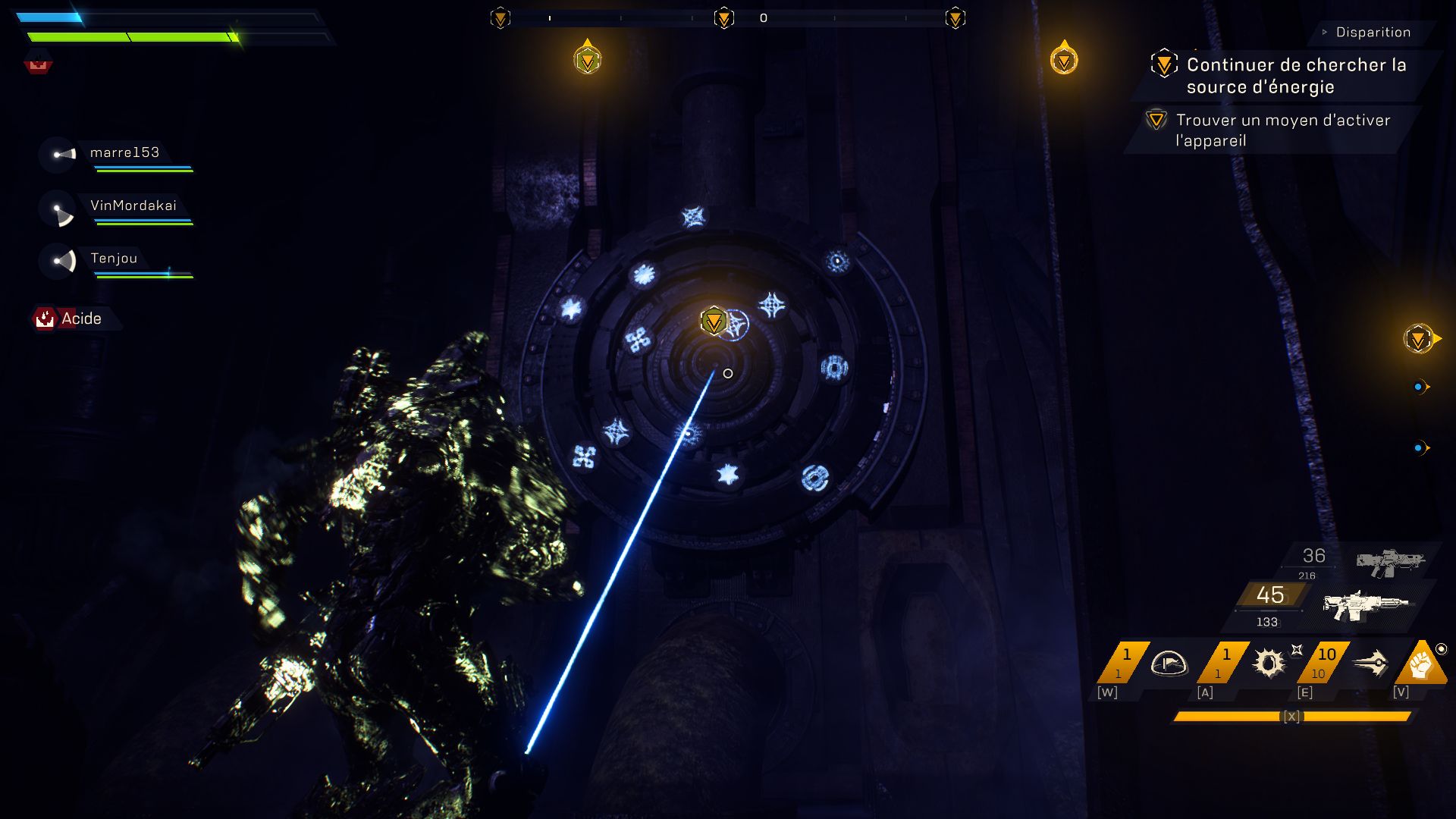Click the Acide status effect icon

point(45,318)
